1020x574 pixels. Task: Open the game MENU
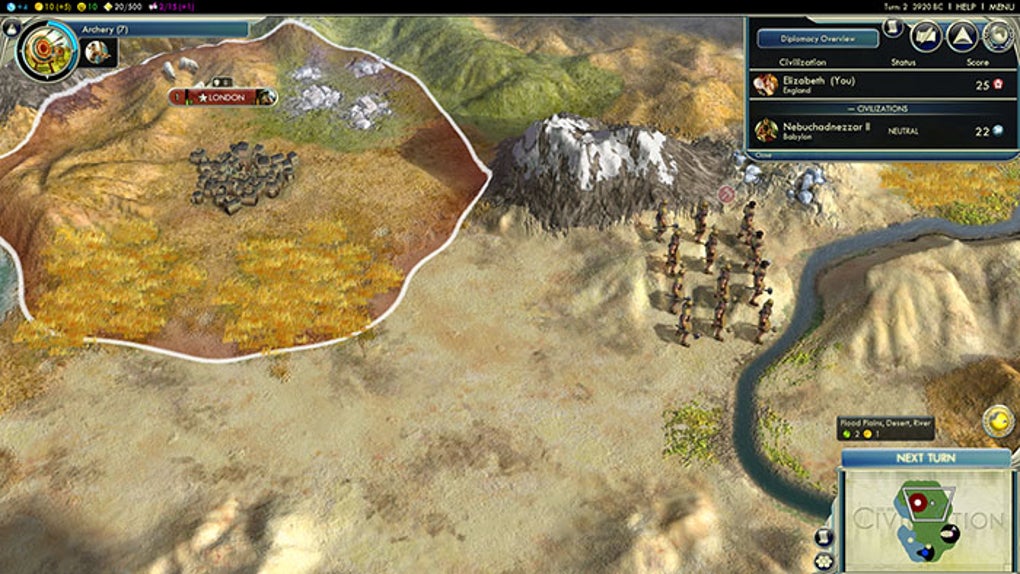1001,6
